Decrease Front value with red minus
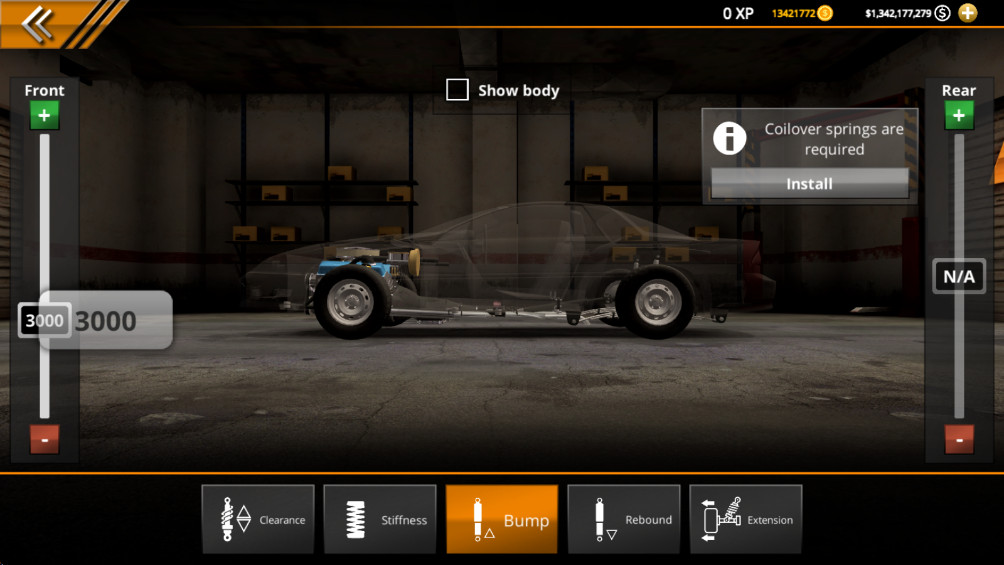Viewport: 1004px width, 565px height. pos(44,439)
